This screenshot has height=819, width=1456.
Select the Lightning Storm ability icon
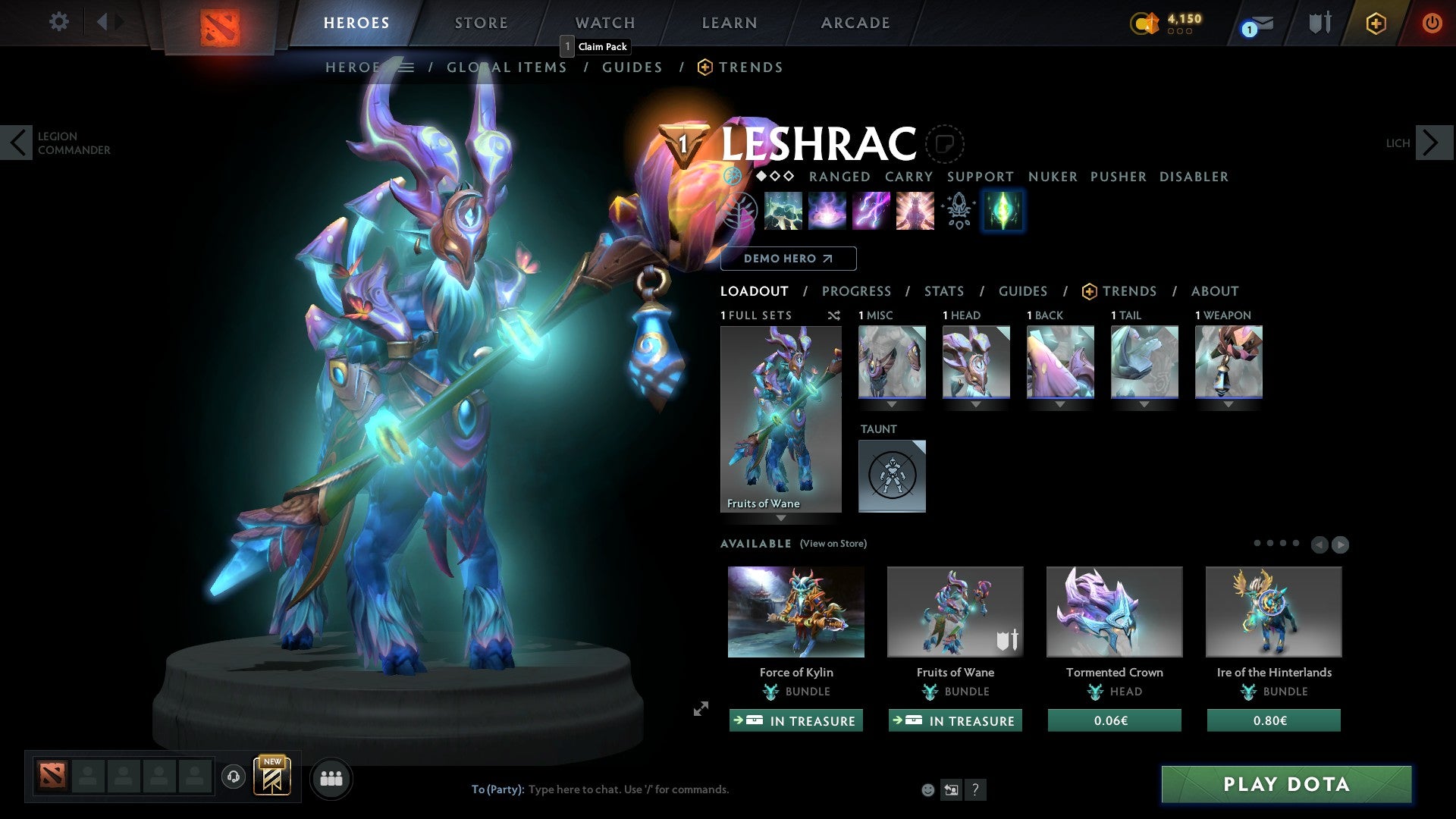(x=871, y=211)
